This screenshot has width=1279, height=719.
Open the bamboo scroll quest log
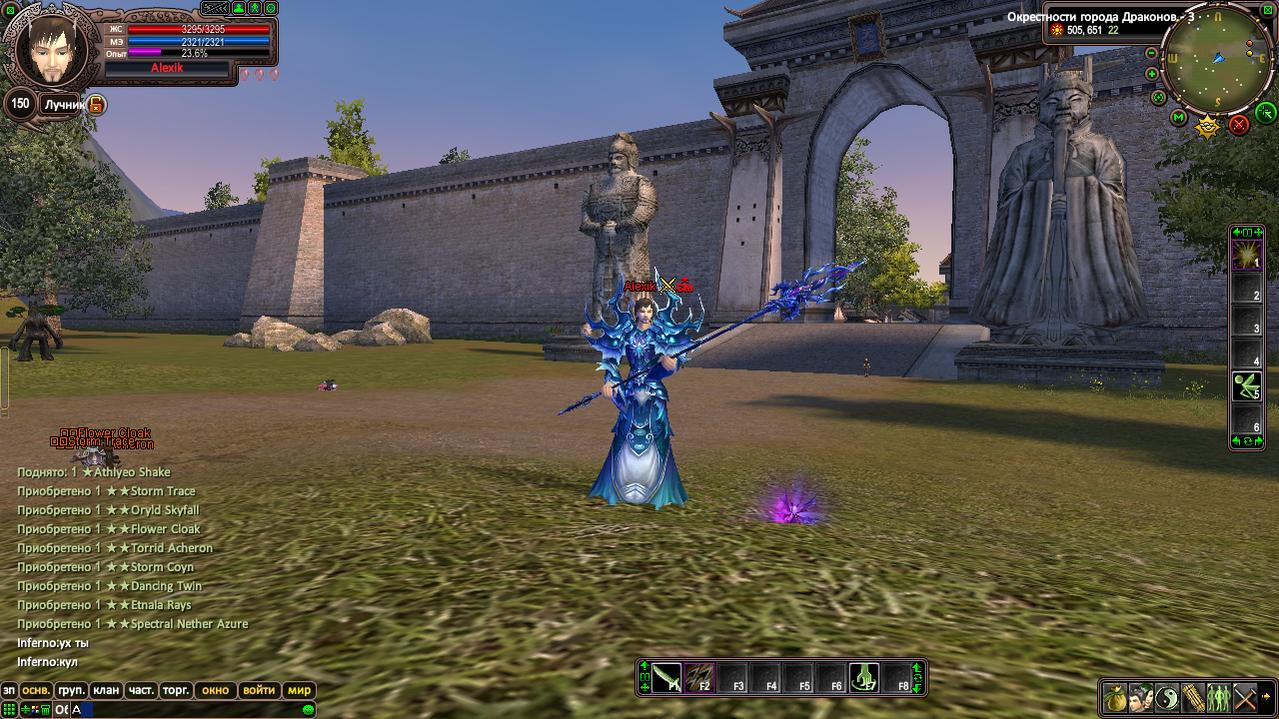point(1192,696)
